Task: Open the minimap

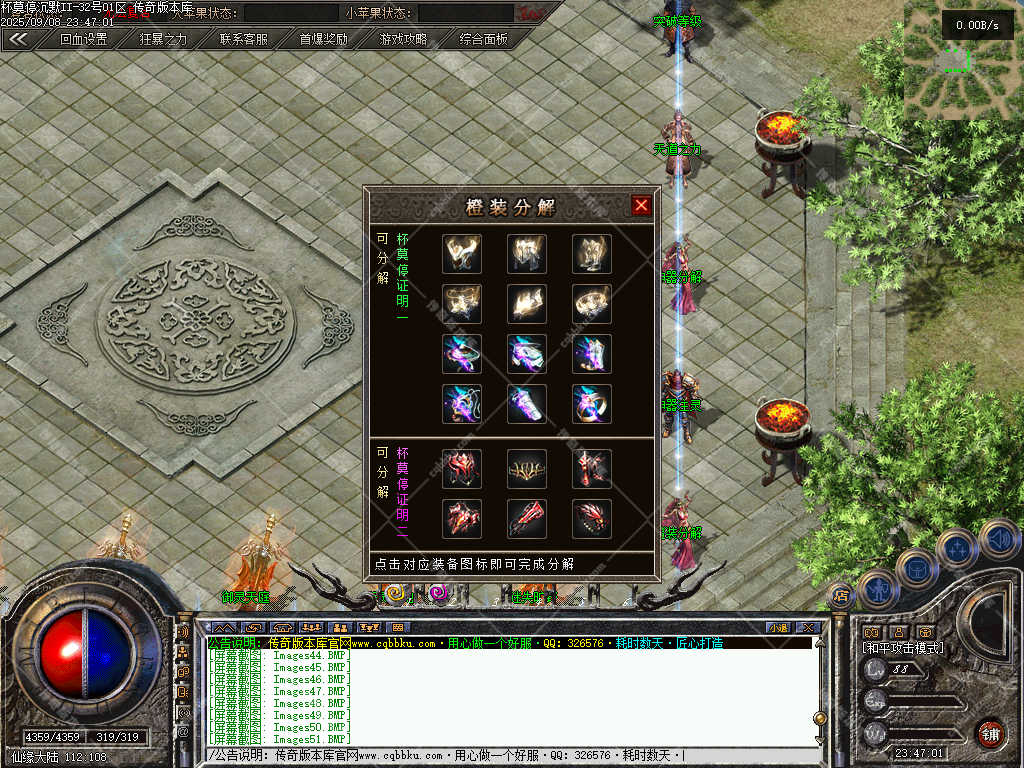Action: 962,60
